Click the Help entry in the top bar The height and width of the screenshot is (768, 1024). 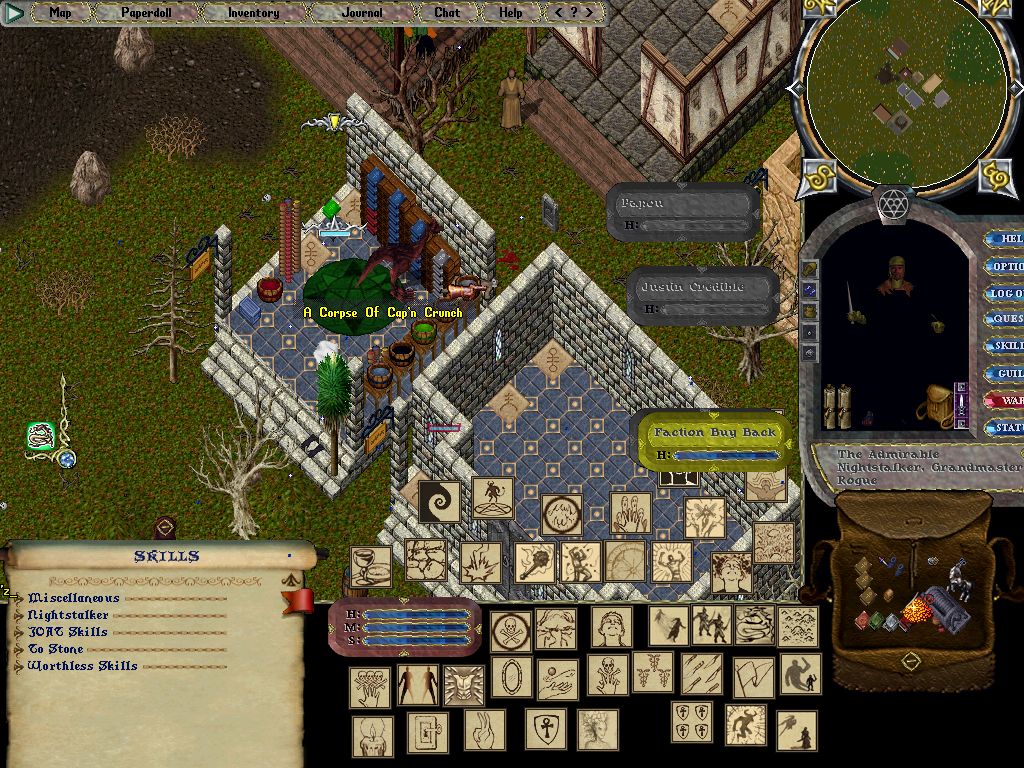pos(510,13)
